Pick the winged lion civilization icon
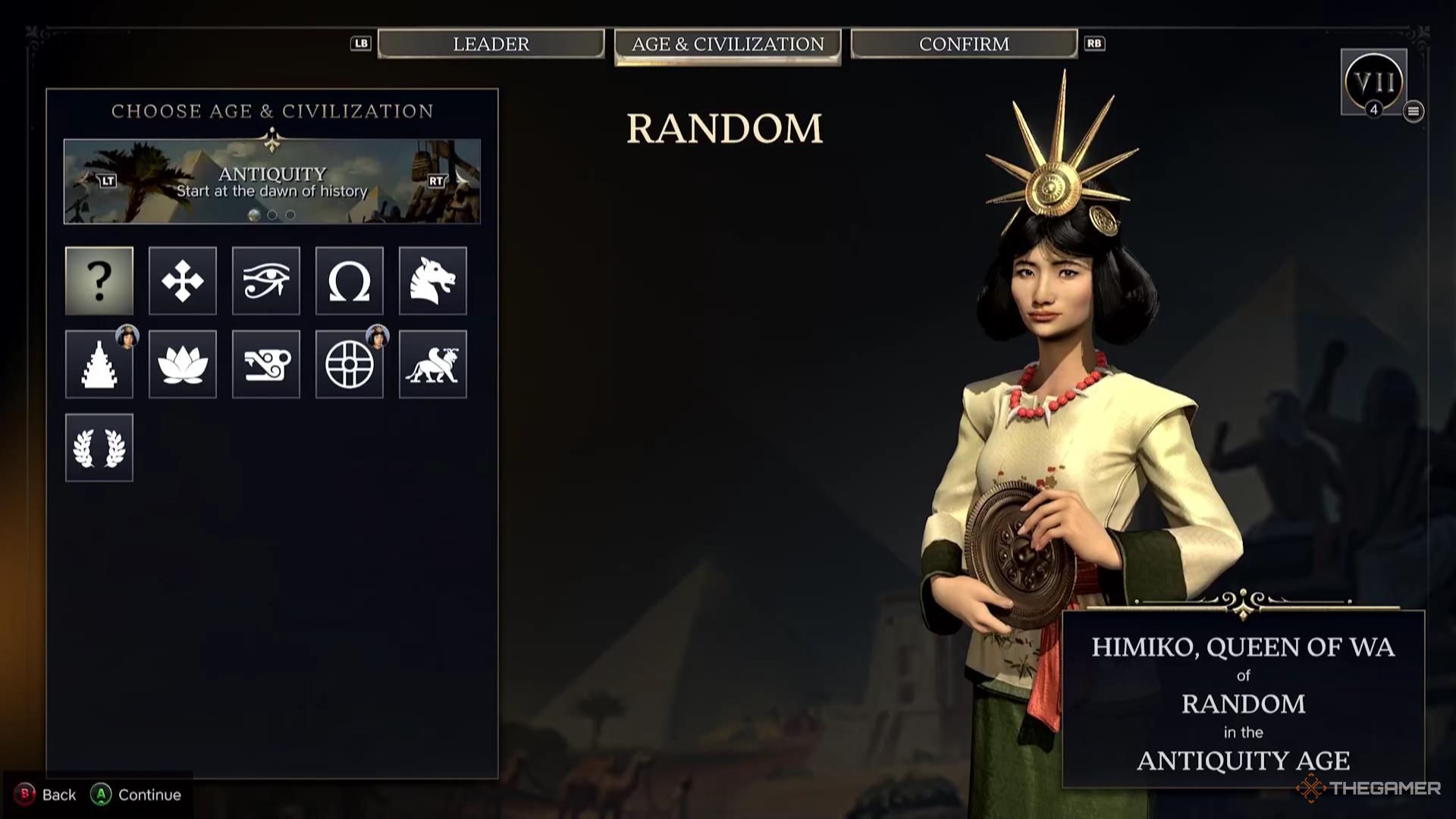Screen dimensions: 1456x819 (433, 364)
